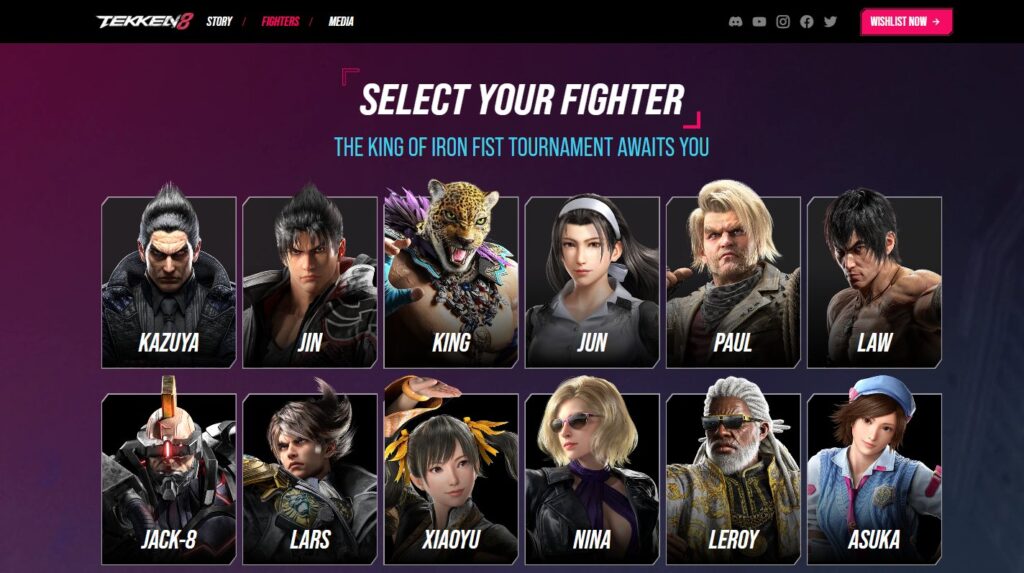Open the Instagram icon link
This screenshot has width=1024, height=573.
(783, 21)
